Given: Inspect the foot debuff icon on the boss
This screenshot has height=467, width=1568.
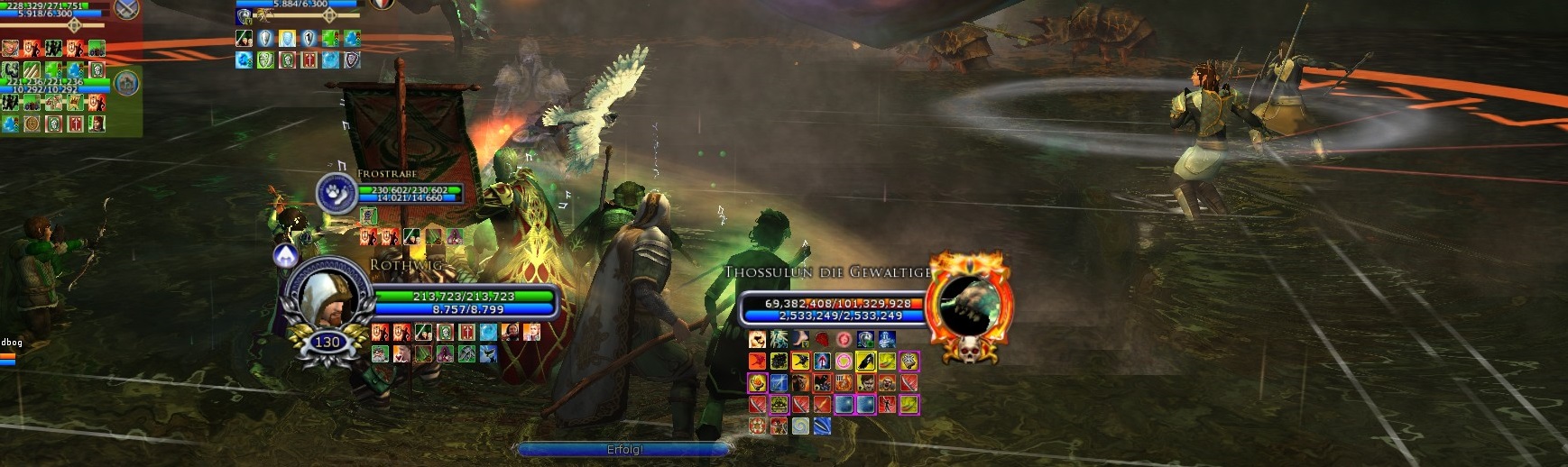Looking at the screenshot, I should tap(800, 339).
